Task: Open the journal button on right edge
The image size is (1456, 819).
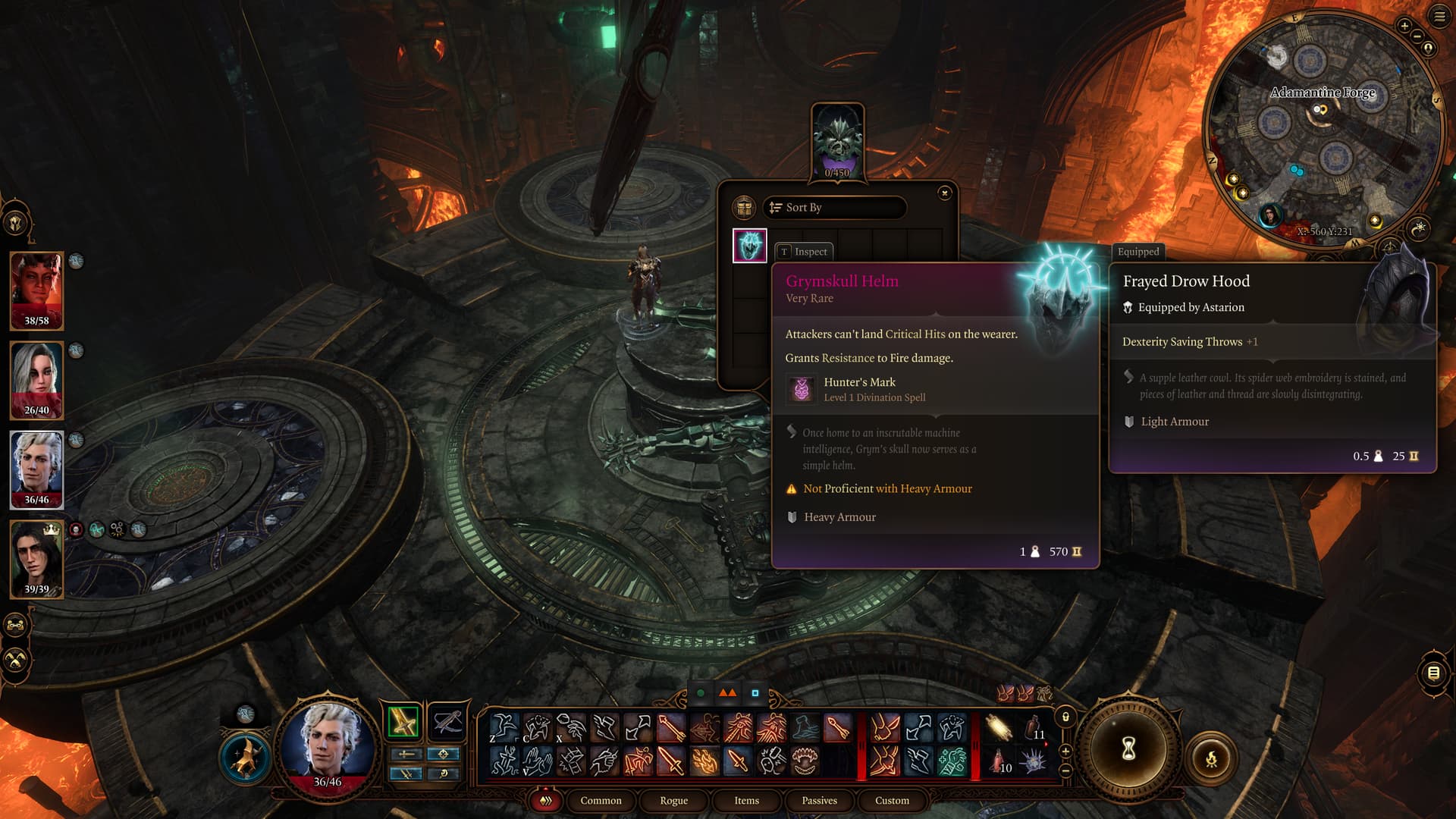Action: click(1433, 673)
